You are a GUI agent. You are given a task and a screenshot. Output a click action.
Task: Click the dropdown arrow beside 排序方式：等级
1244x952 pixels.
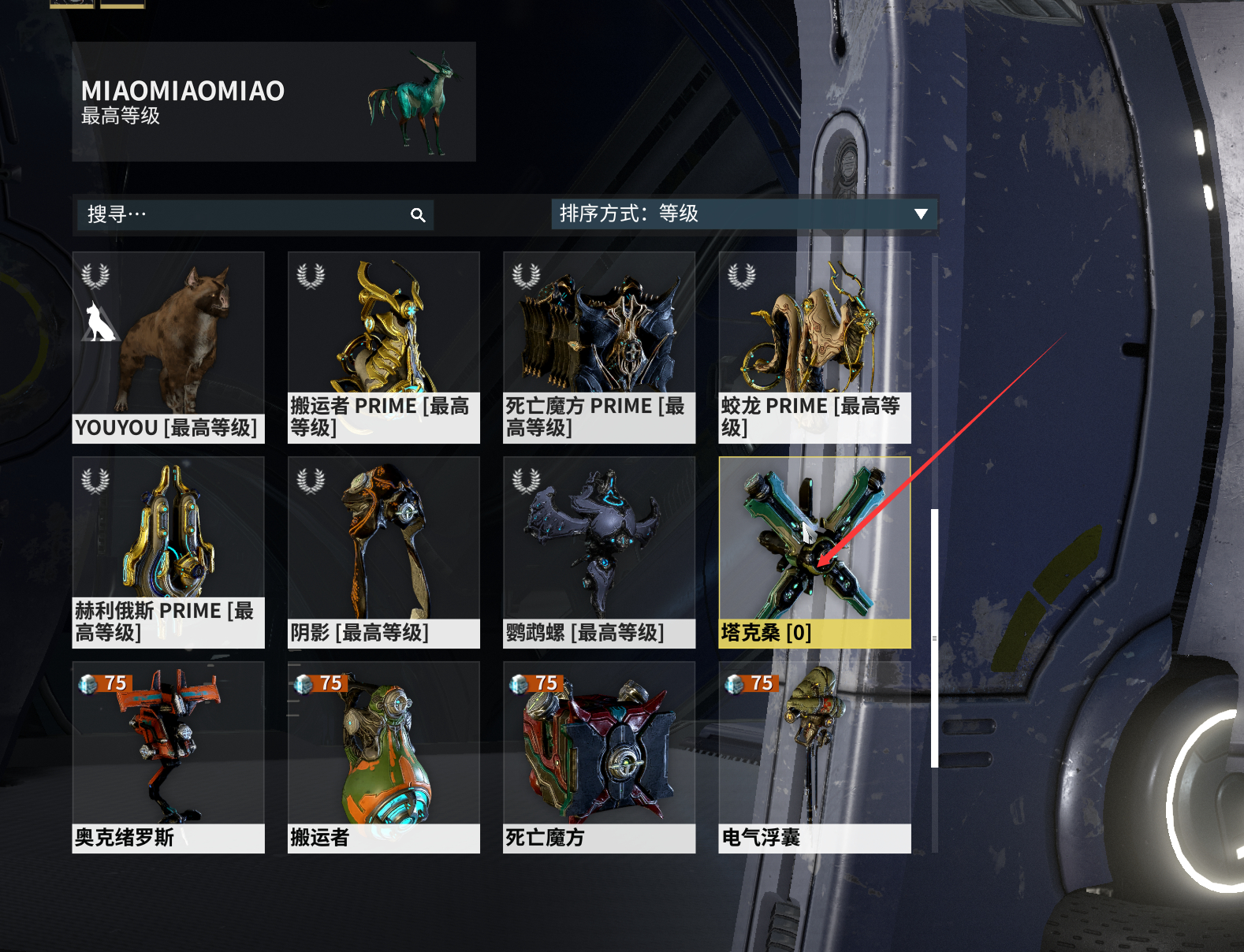click(x=919, y=214)
